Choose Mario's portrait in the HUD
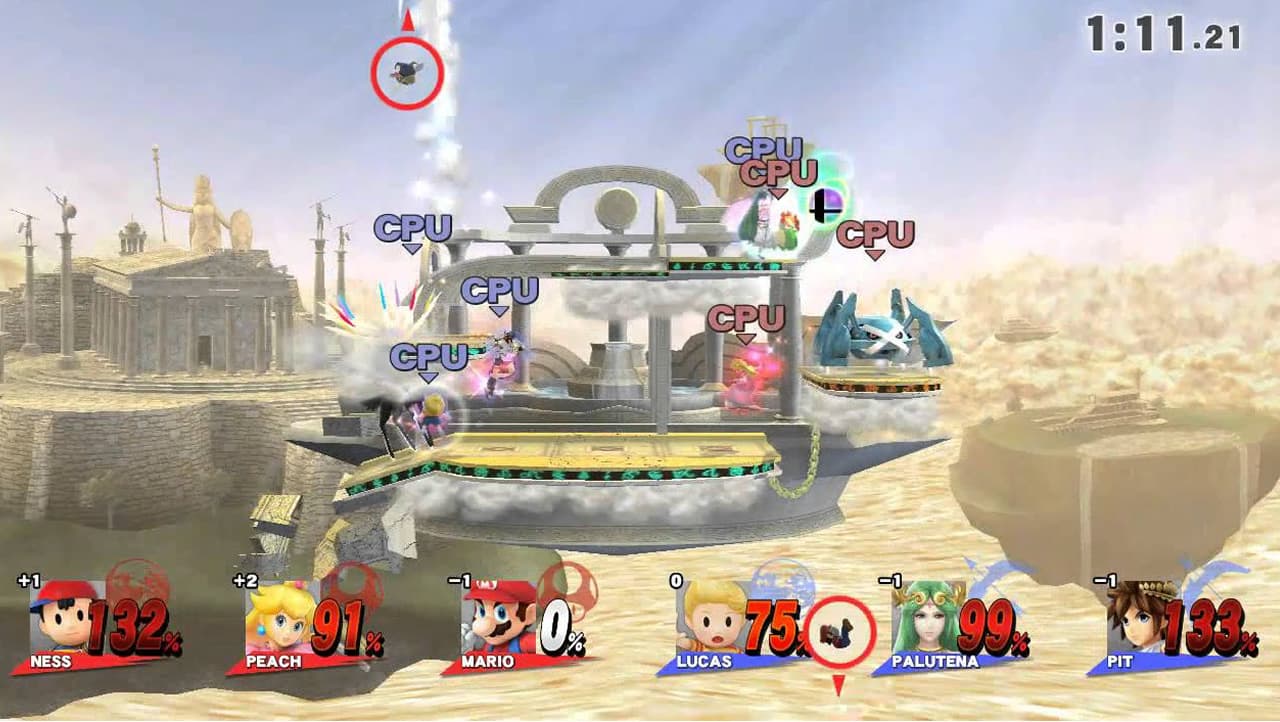The width and height of the screenshot is (1280, 722). point(499,616)
